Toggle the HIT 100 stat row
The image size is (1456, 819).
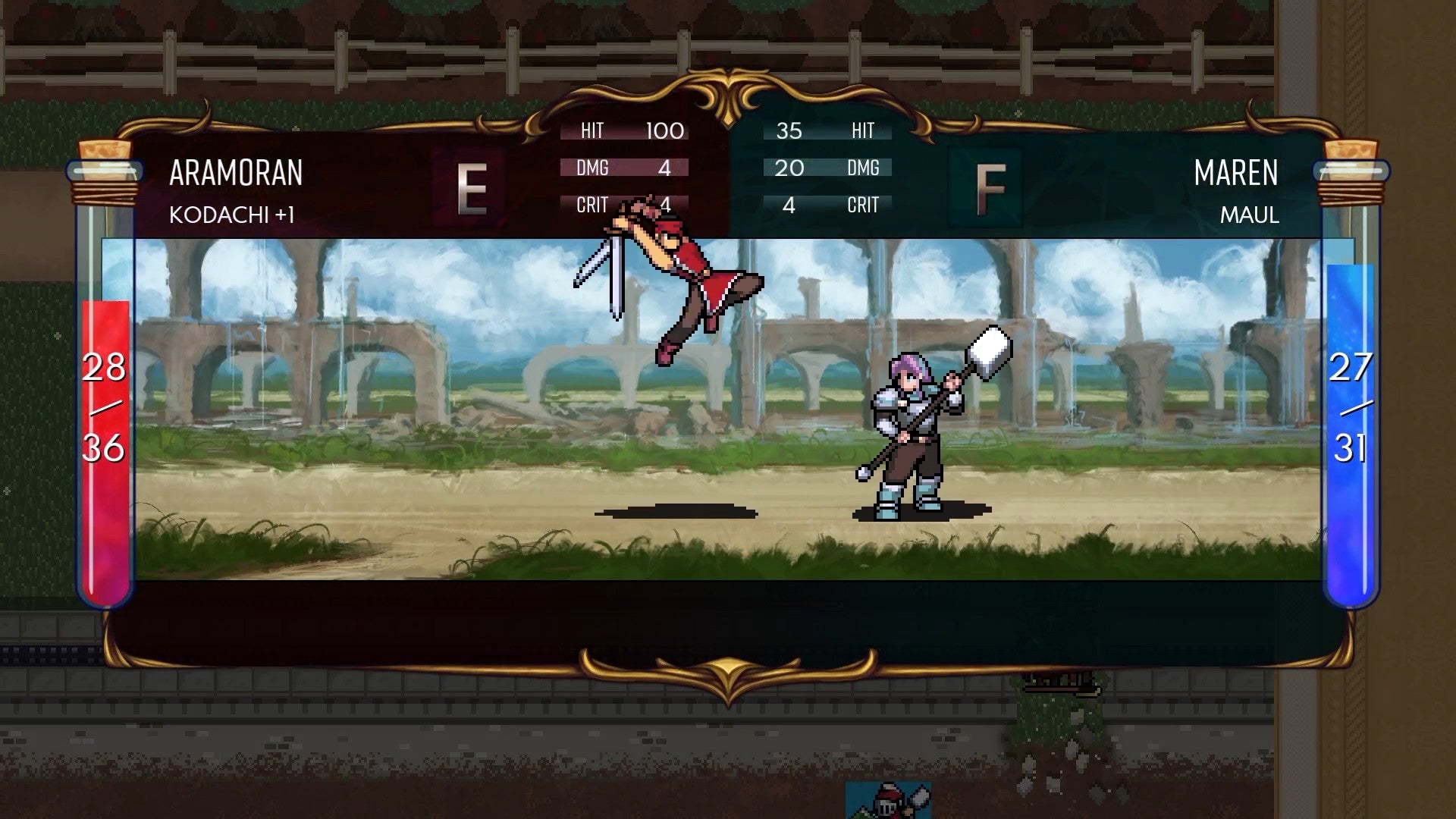click(623, 130)
